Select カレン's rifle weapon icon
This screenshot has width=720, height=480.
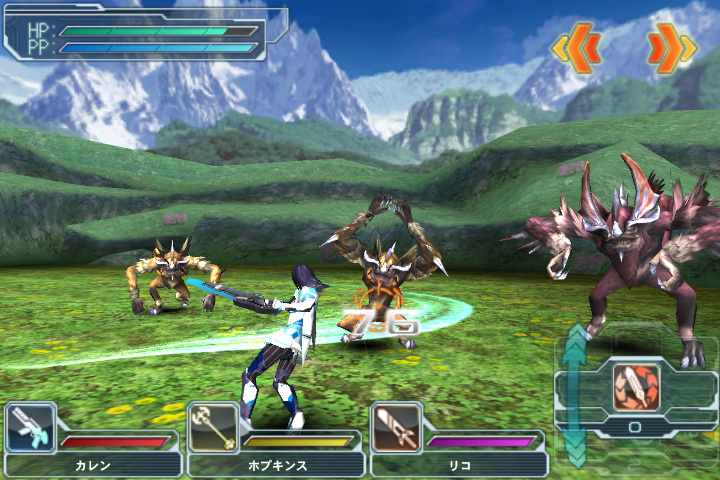[x=30, y=428]
